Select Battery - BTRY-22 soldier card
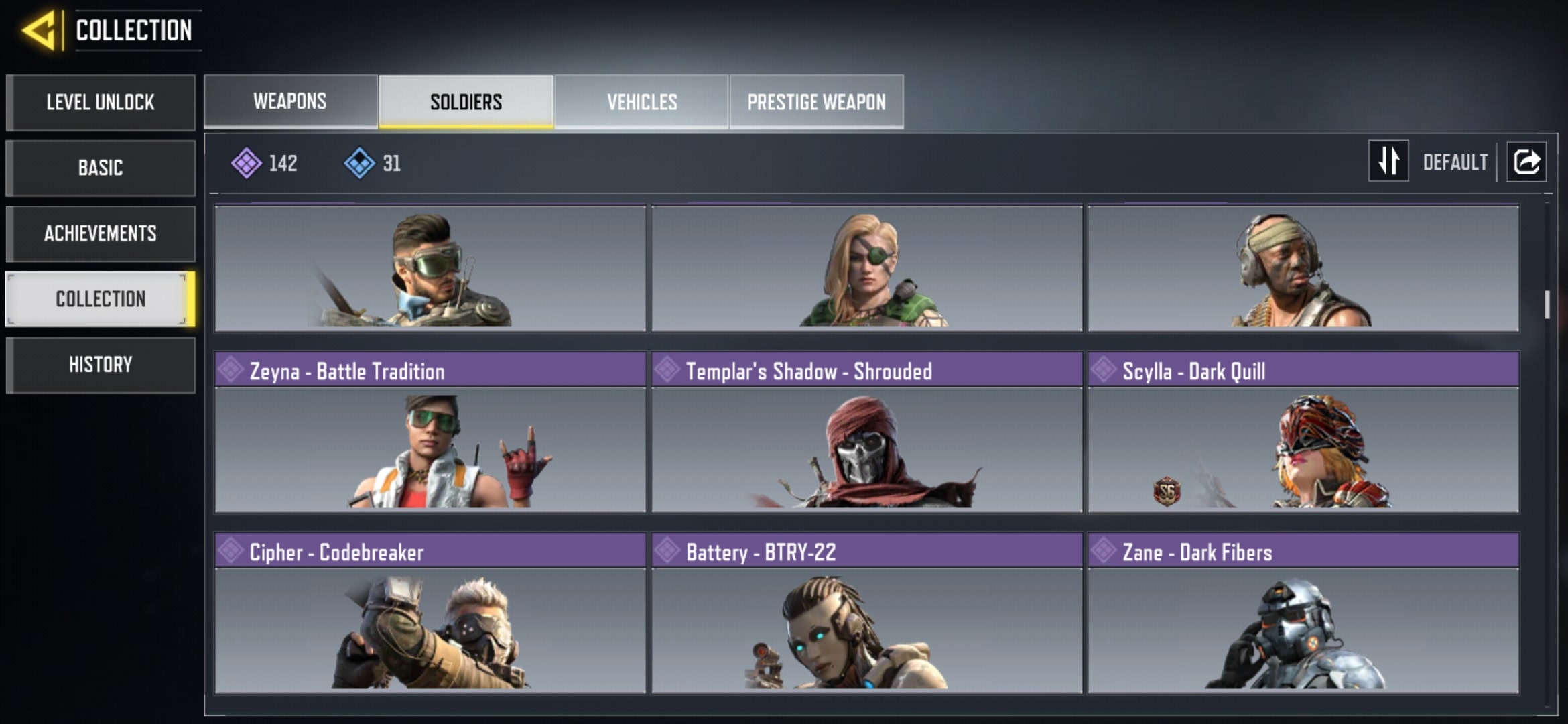Screen dimensions: 1568x724 [866, 613]
